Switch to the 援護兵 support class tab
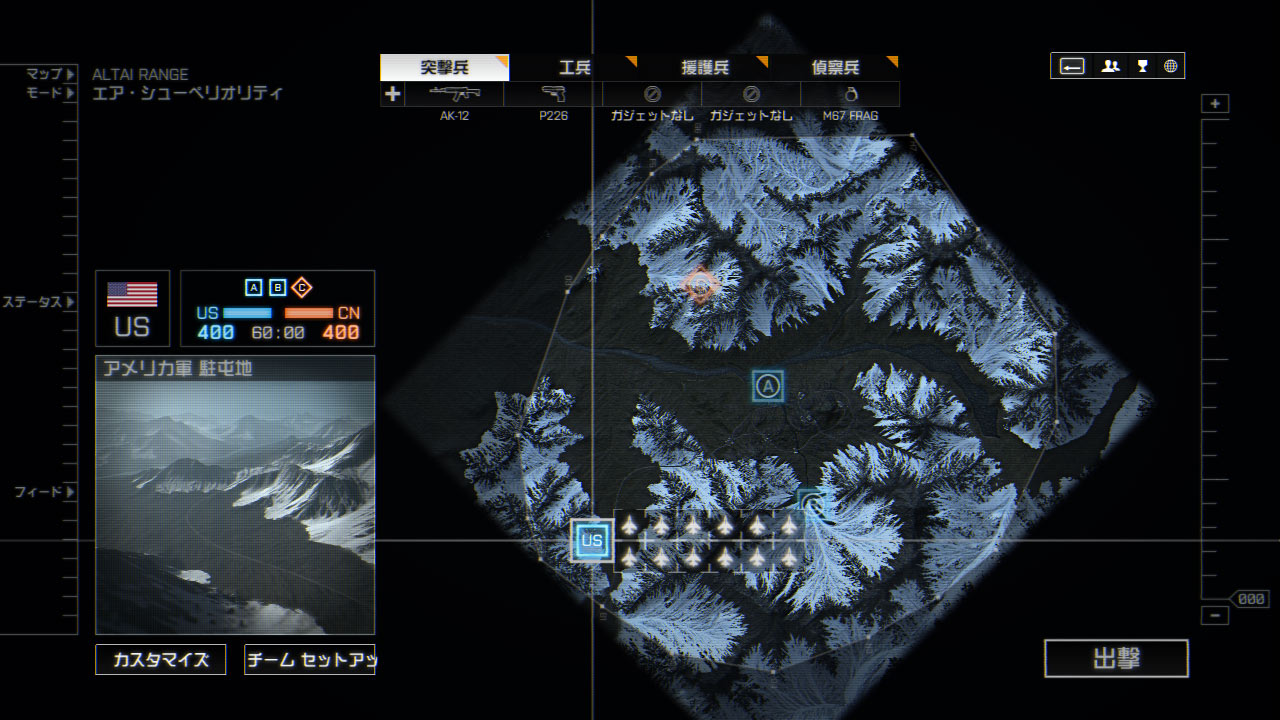Image resolution: width=1280 pixels, height=720 pixels. click(x=705, y=68)
